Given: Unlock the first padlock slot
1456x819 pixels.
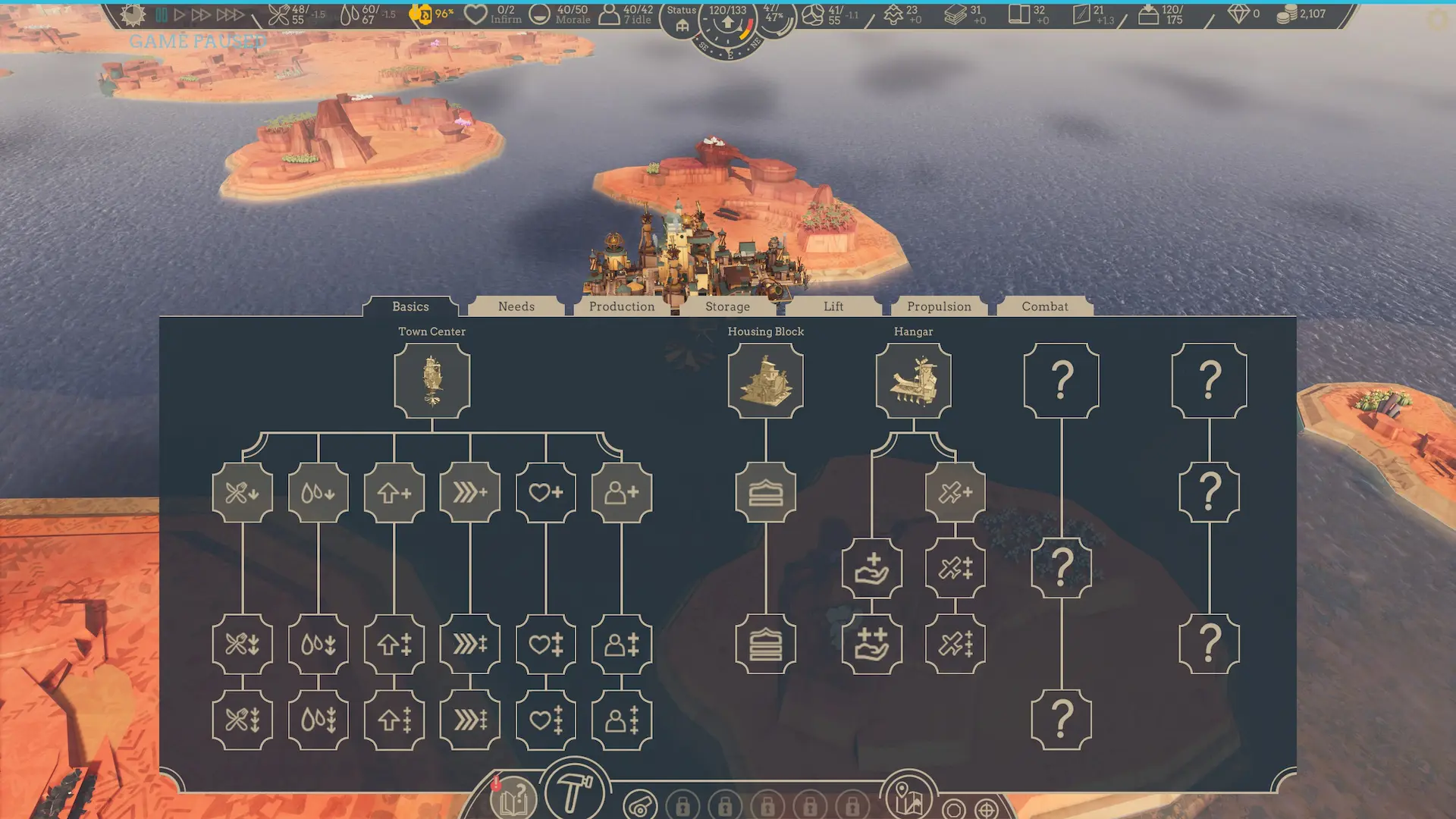Looking at the screenshot, I should [x=685, y=805].
